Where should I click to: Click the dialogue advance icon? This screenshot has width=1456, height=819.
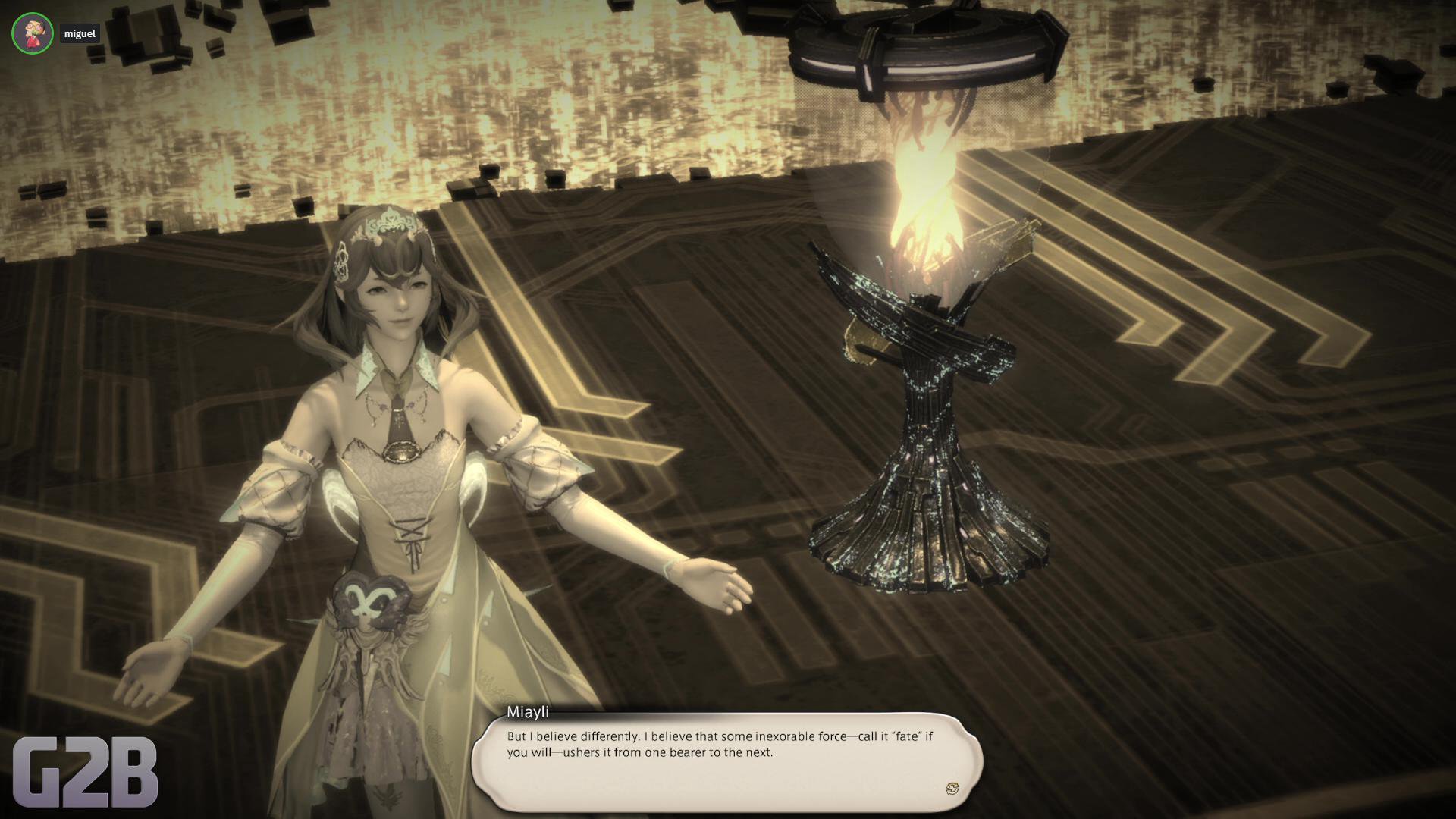coord(952,789)
